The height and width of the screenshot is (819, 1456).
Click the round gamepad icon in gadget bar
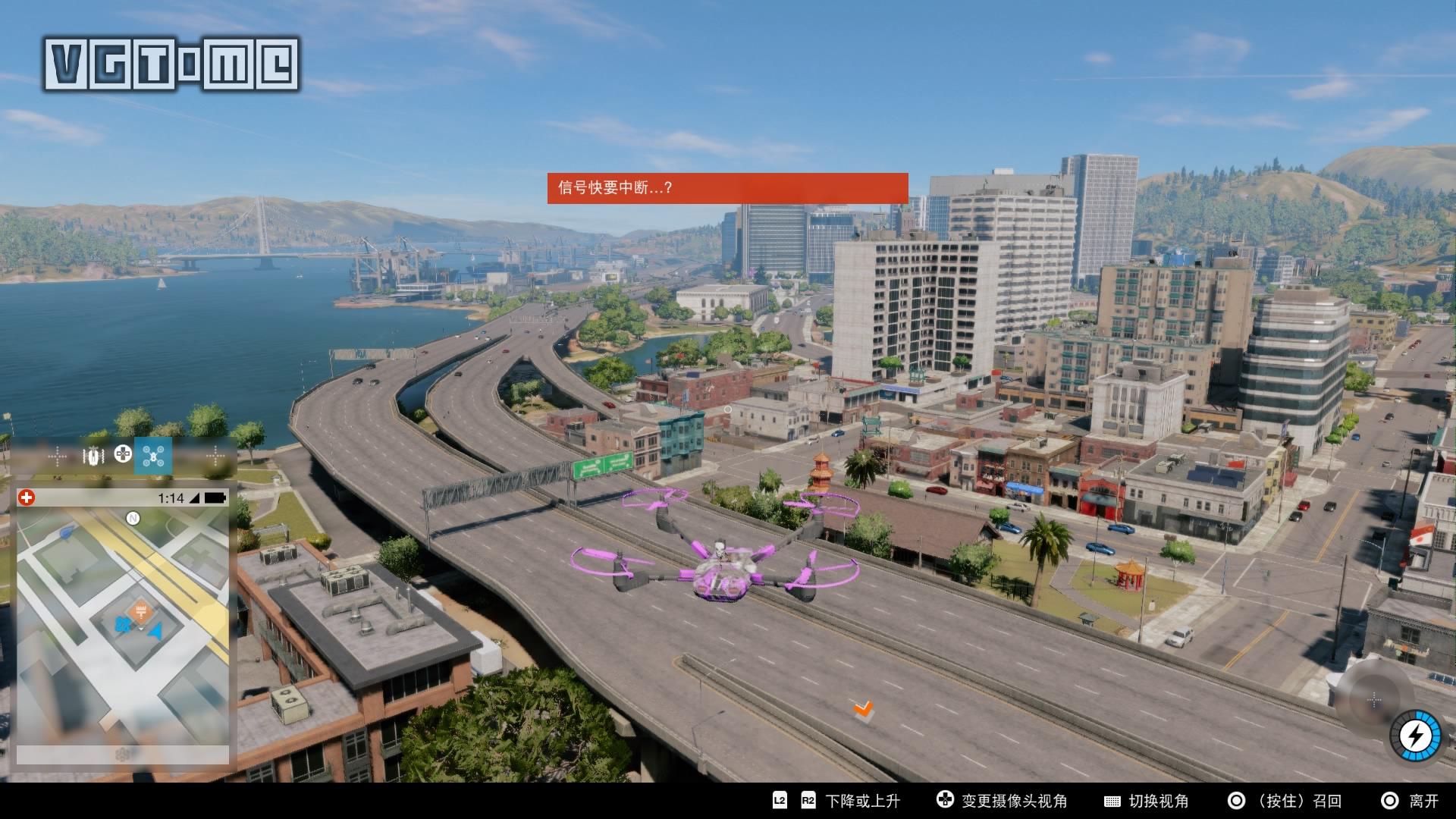pyautogui.click(x=122, y=454)
